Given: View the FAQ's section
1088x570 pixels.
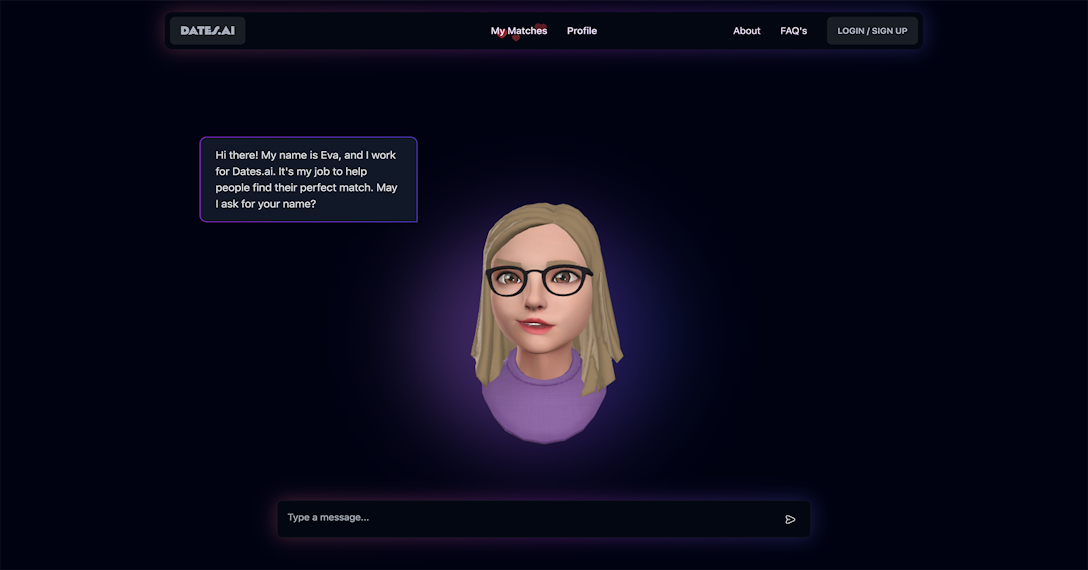Looking at the screenshot, I should click(793, 31).
